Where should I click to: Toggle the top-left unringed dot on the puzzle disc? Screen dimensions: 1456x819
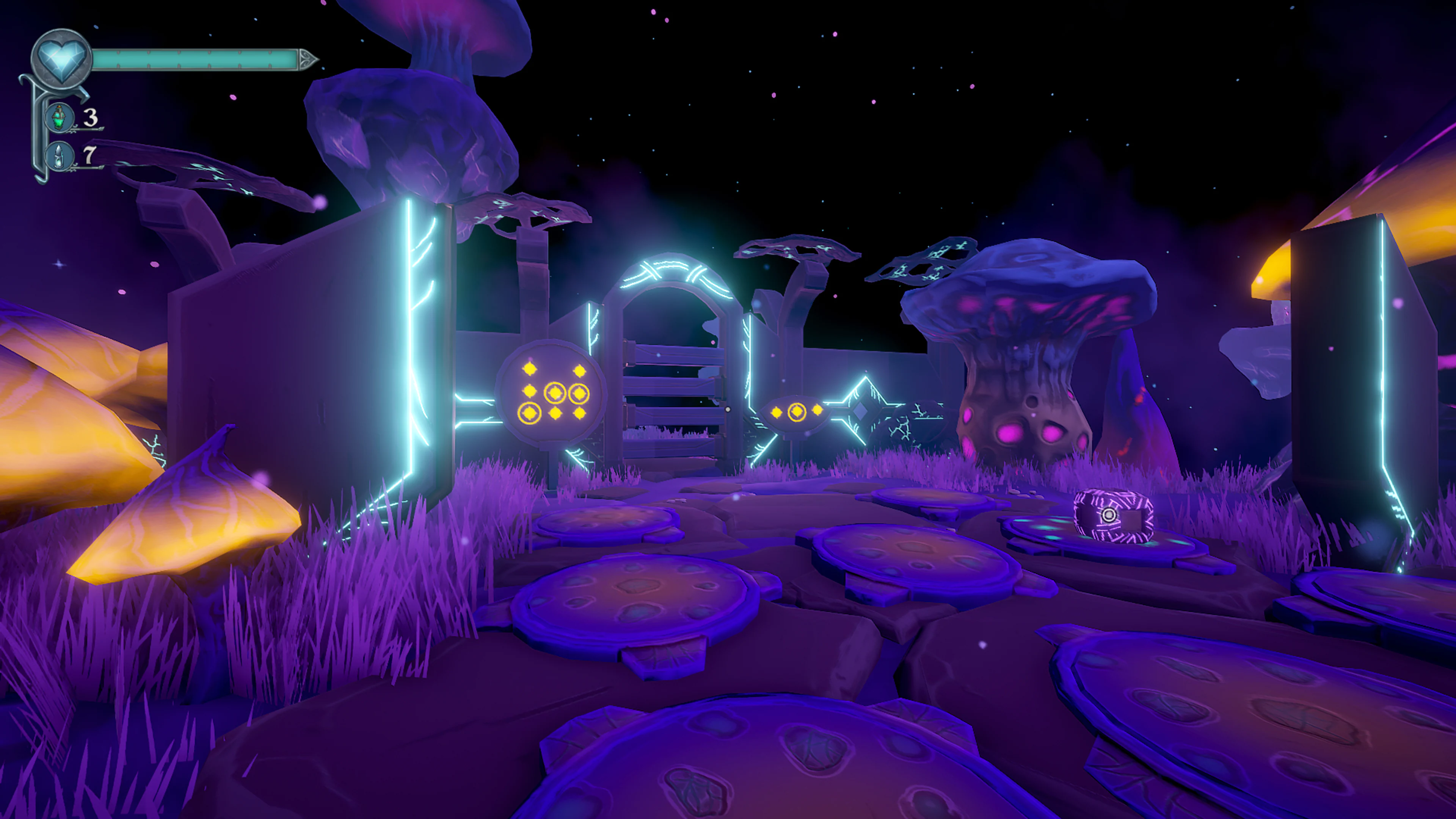tap(529, 370)
